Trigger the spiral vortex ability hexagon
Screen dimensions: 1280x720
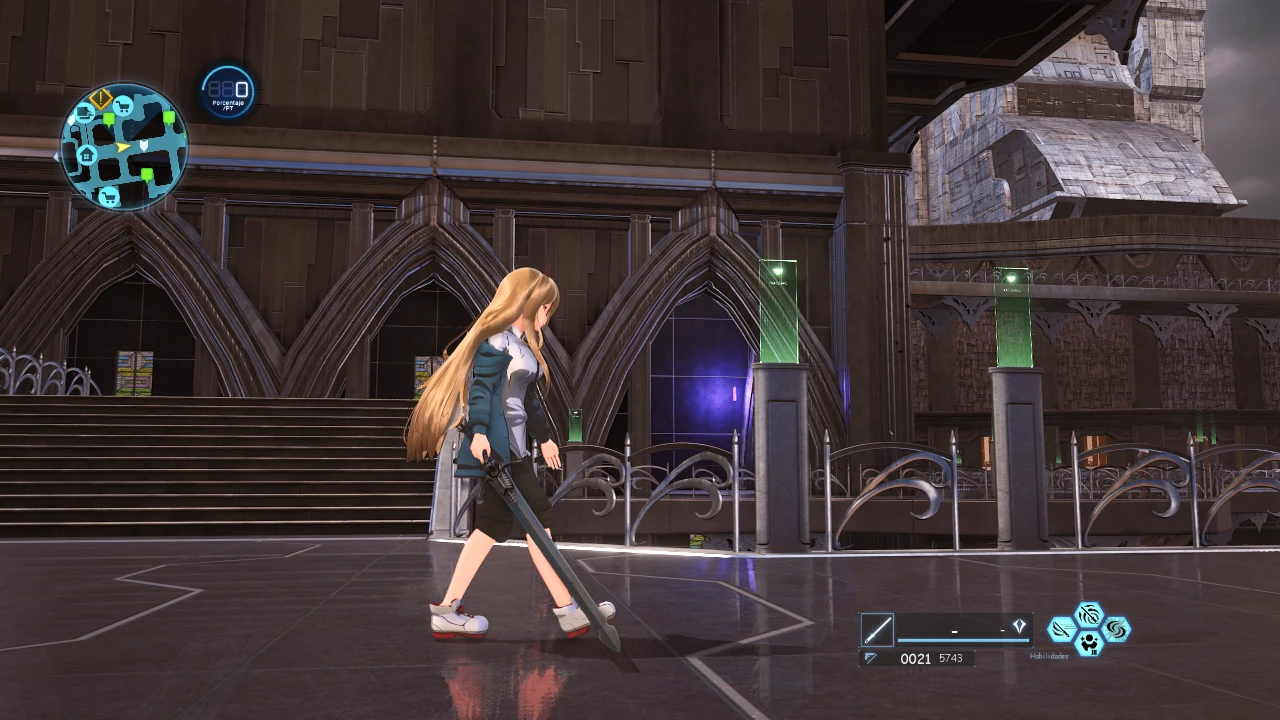click(1116, 629)
